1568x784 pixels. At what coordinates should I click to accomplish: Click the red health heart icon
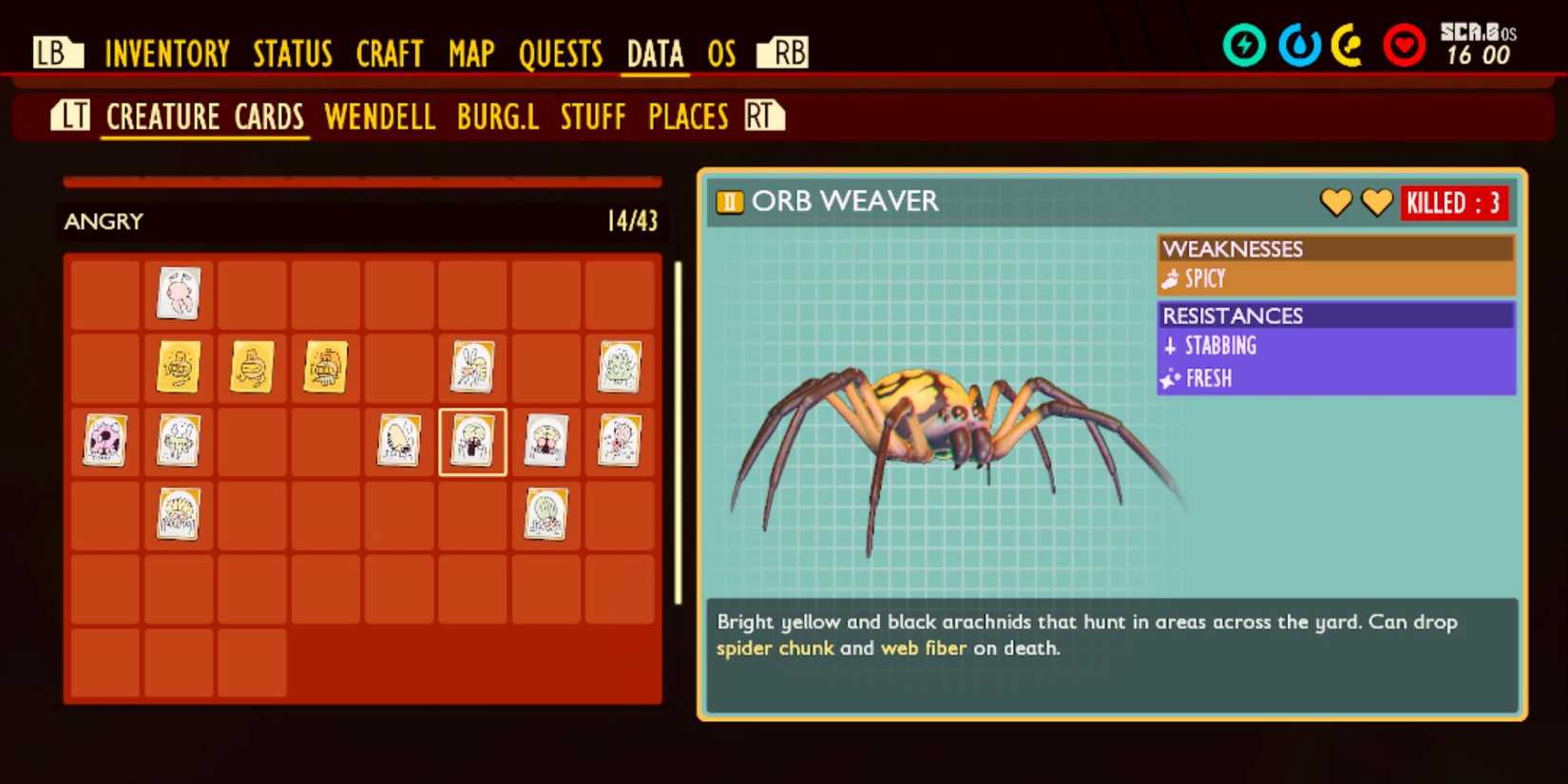(1405, 43)
